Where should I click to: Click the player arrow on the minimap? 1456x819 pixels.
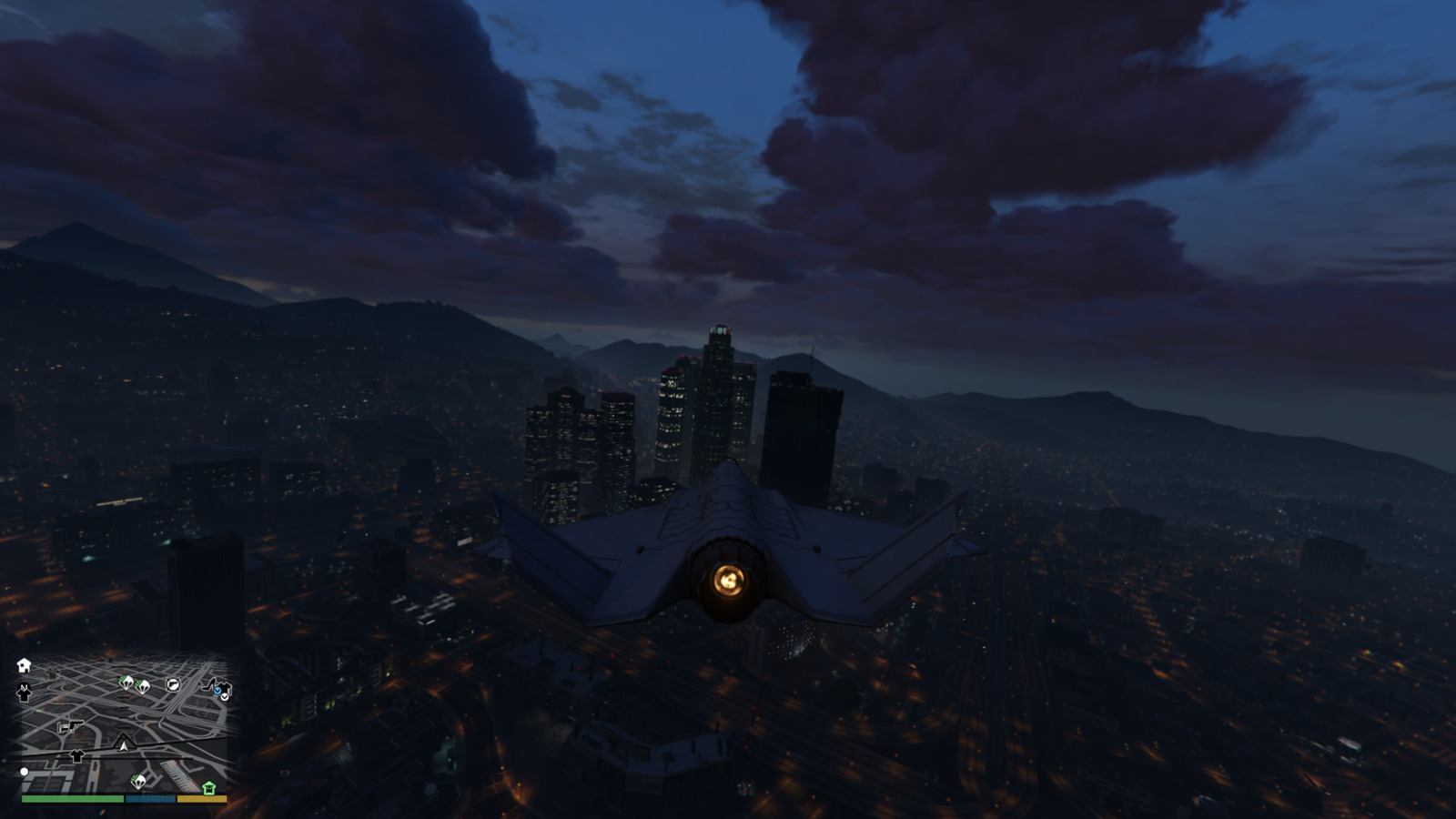[x=124, y=745]
